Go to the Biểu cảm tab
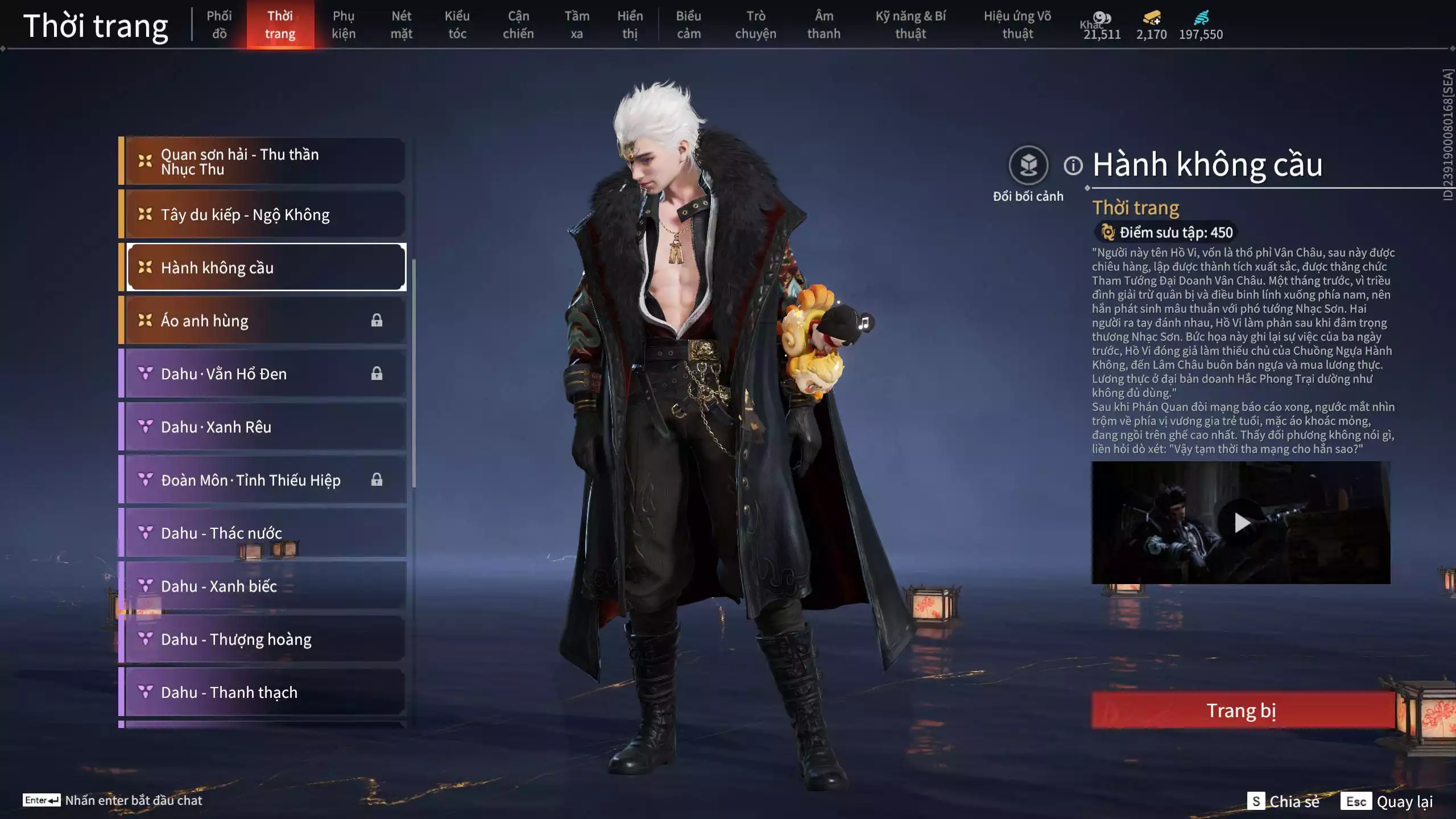This screenshot has width=1456, height=819. [x=688, y=24]
